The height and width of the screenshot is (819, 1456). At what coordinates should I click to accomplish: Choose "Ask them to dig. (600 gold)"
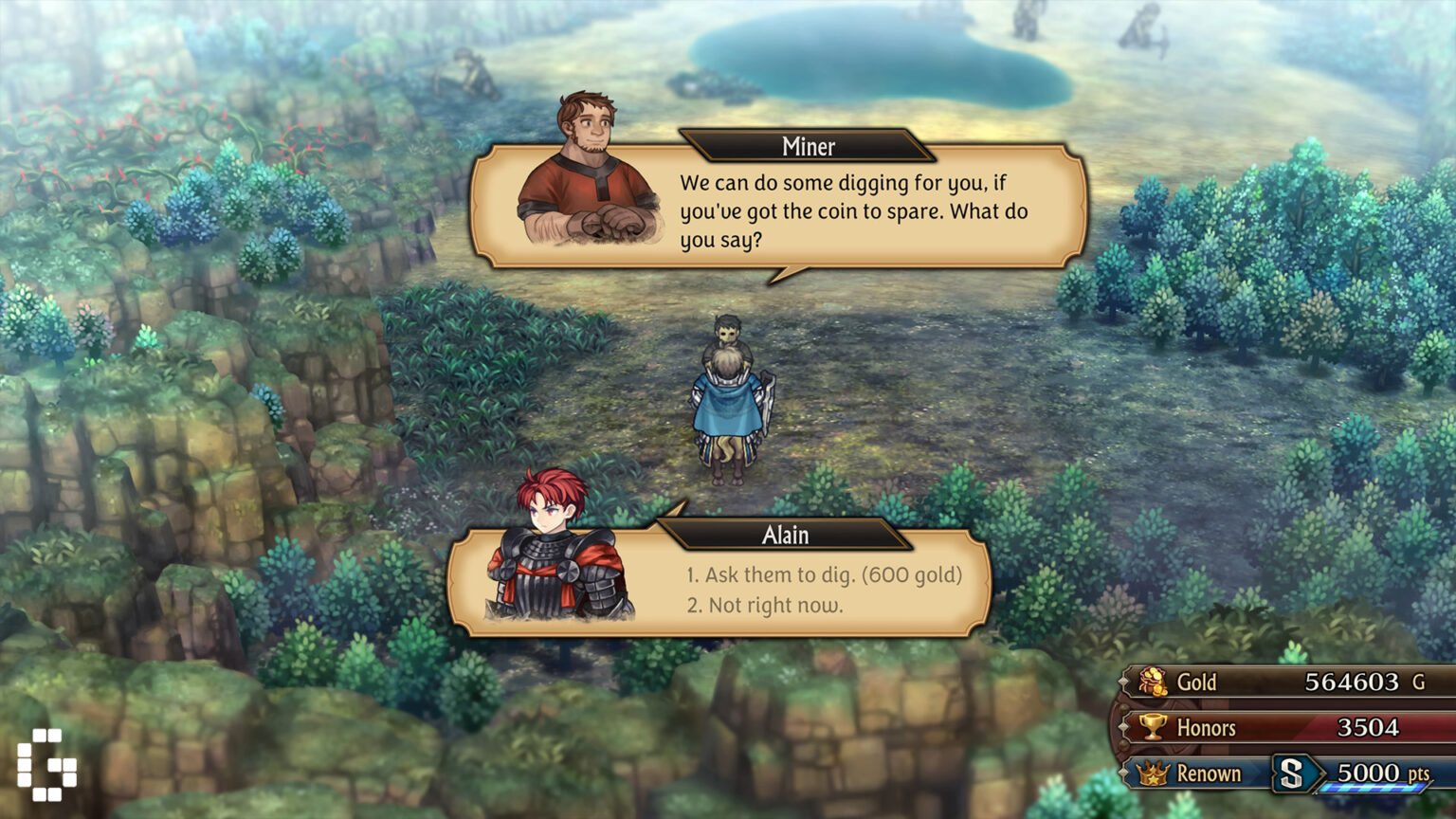coord(823,574)
